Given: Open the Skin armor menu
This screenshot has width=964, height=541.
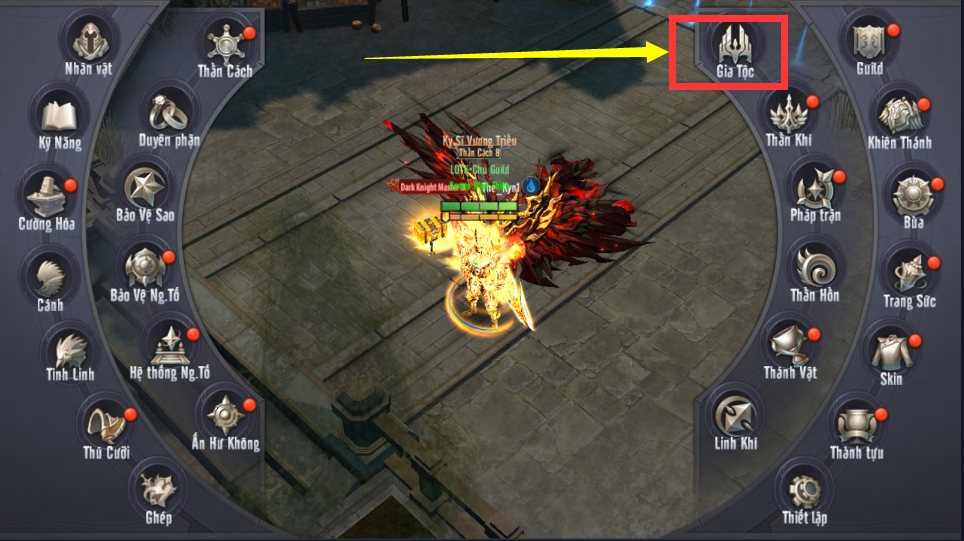Looking at the screenshot, I should [890, 352].
